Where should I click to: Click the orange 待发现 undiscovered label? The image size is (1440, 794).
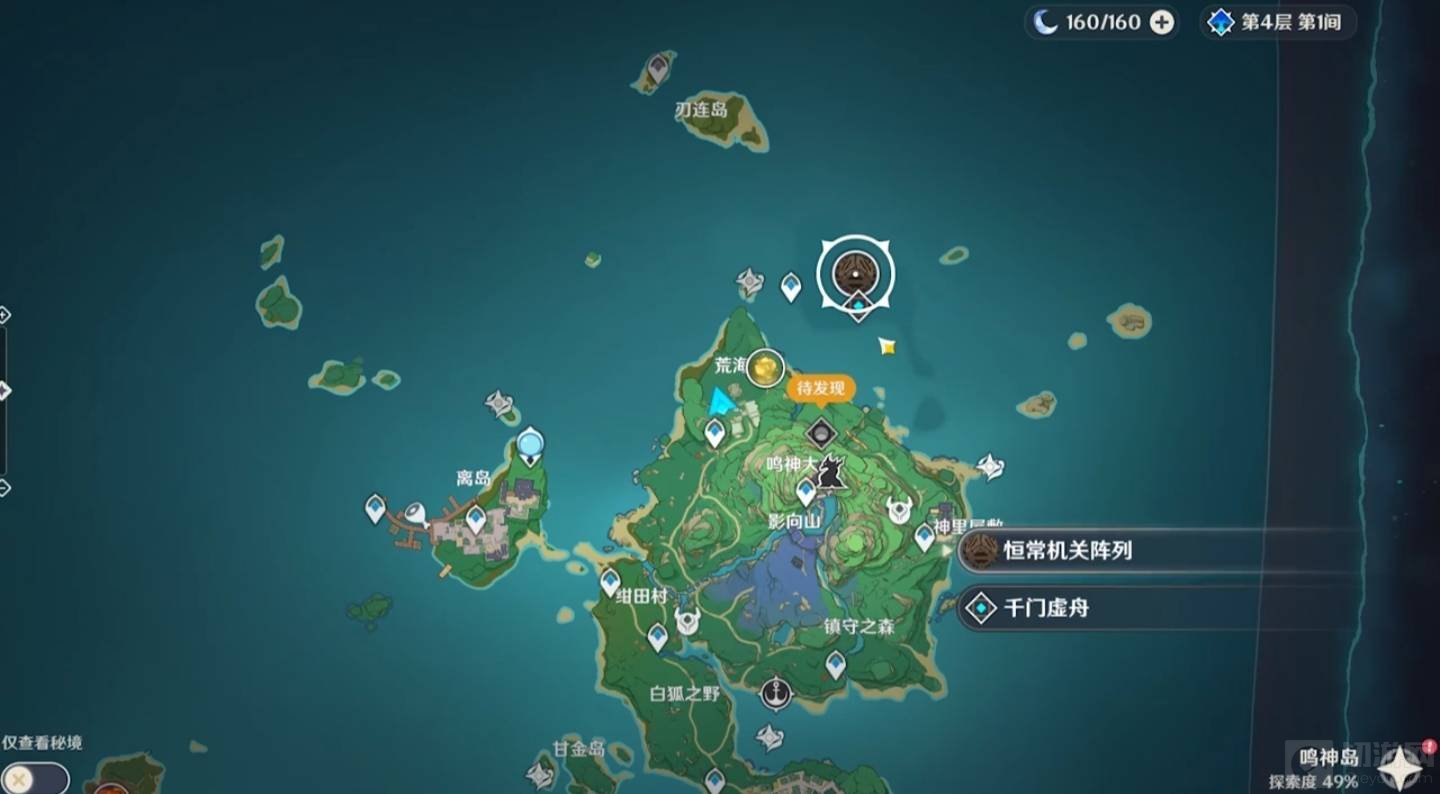(x=821, y=388)
